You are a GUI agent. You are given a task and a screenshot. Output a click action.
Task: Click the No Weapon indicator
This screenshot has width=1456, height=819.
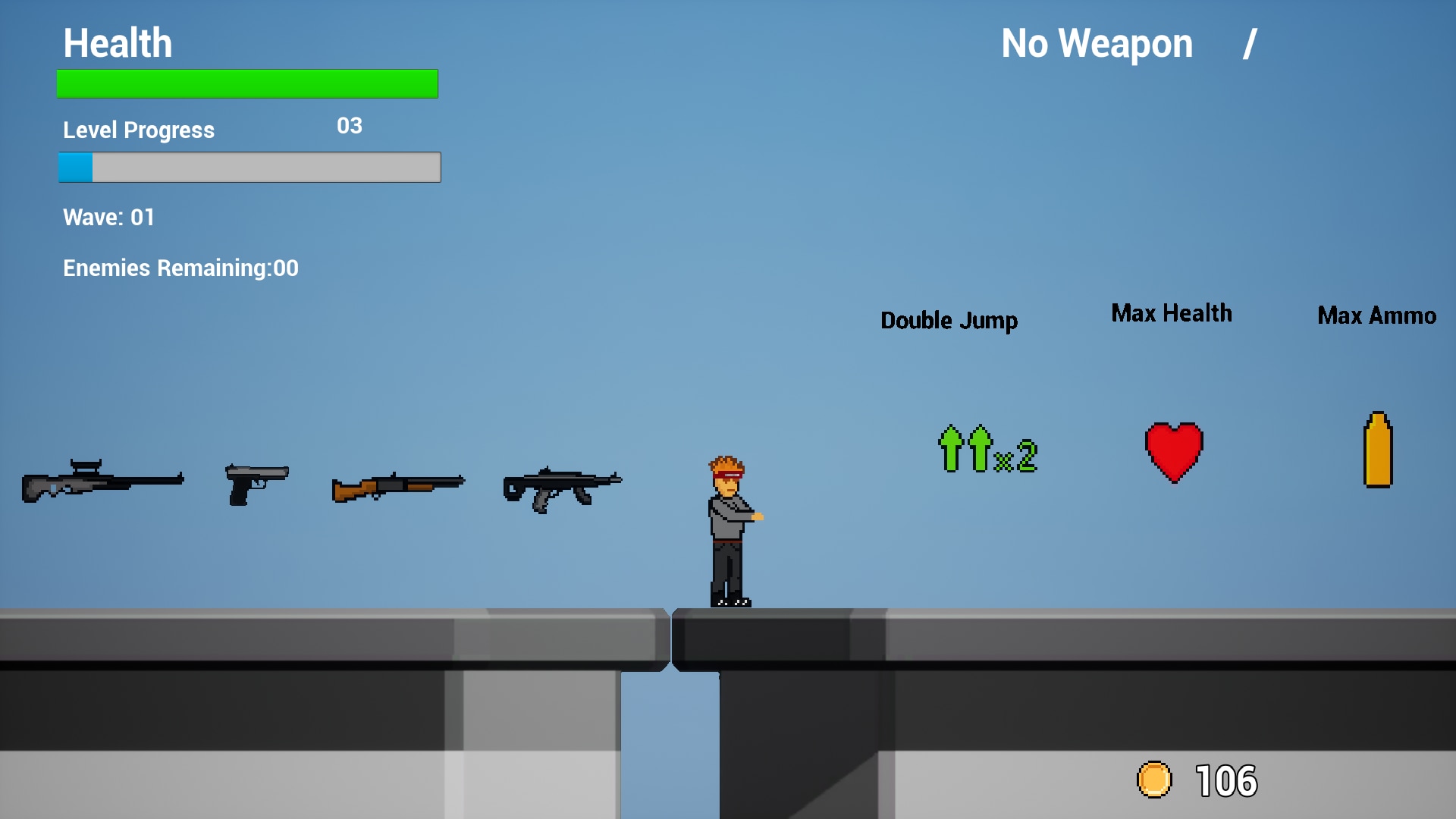[x=1096, y=43]
